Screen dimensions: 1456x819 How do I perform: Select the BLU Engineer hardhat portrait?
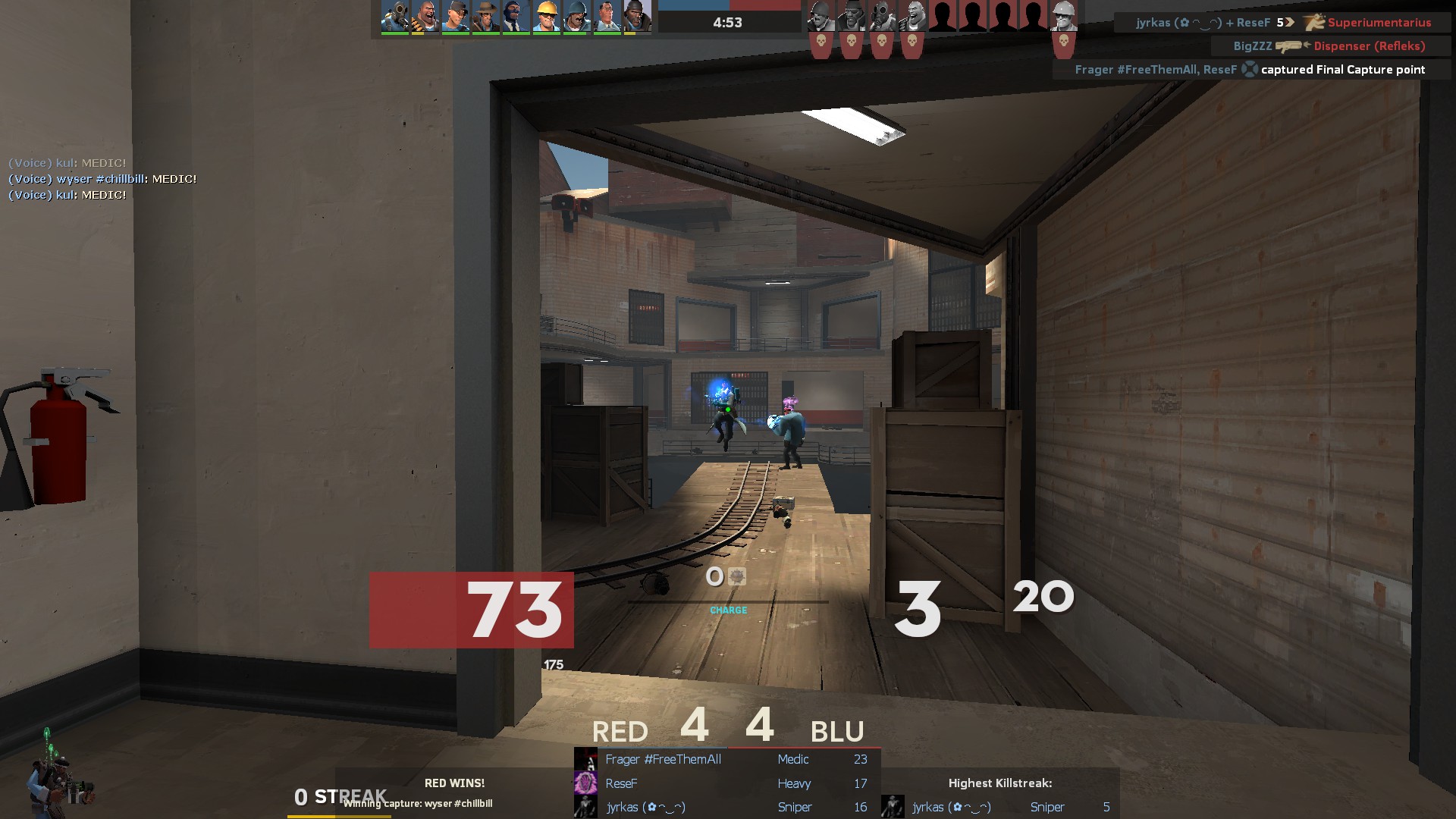[x=547, y=16]
